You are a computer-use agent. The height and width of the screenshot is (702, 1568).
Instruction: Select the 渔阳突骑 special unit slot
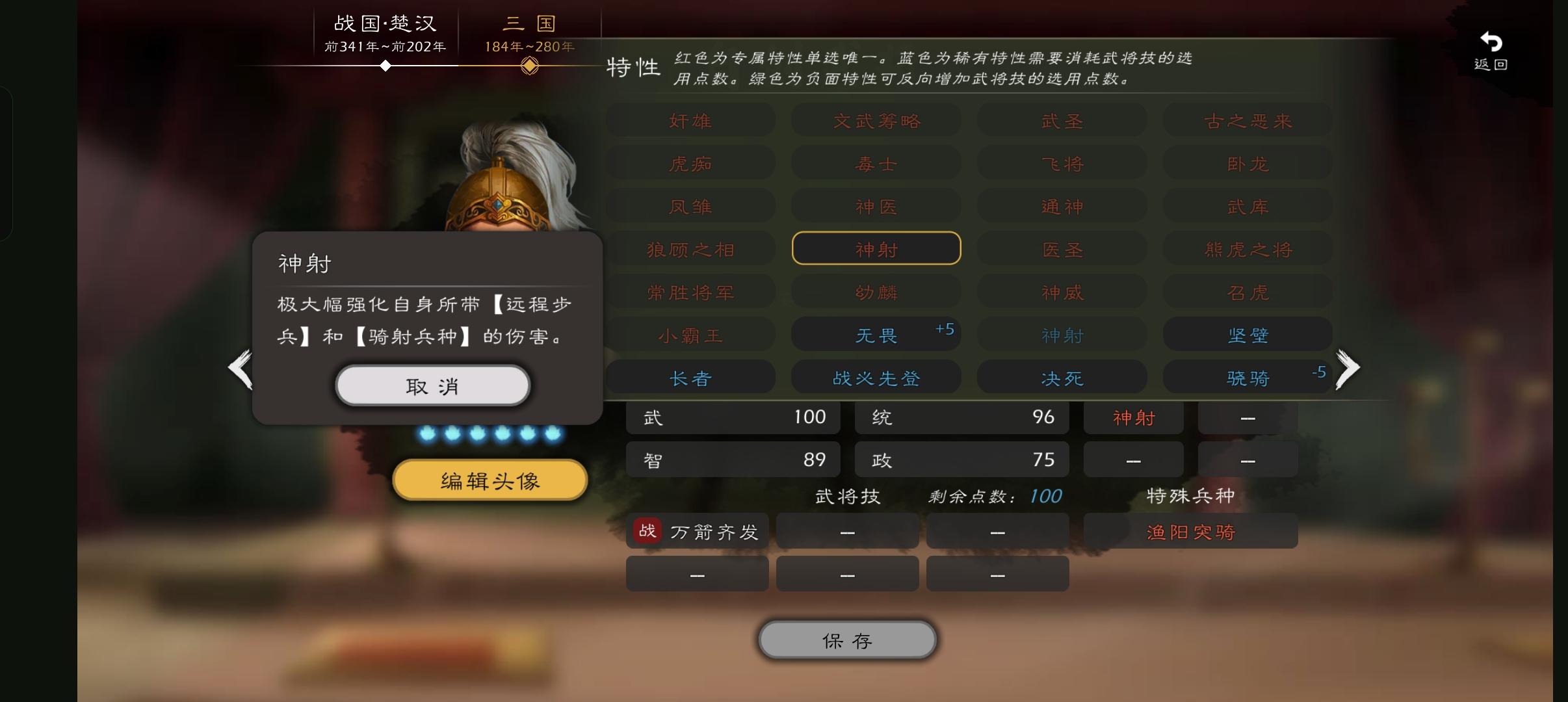coord(1190,530)
